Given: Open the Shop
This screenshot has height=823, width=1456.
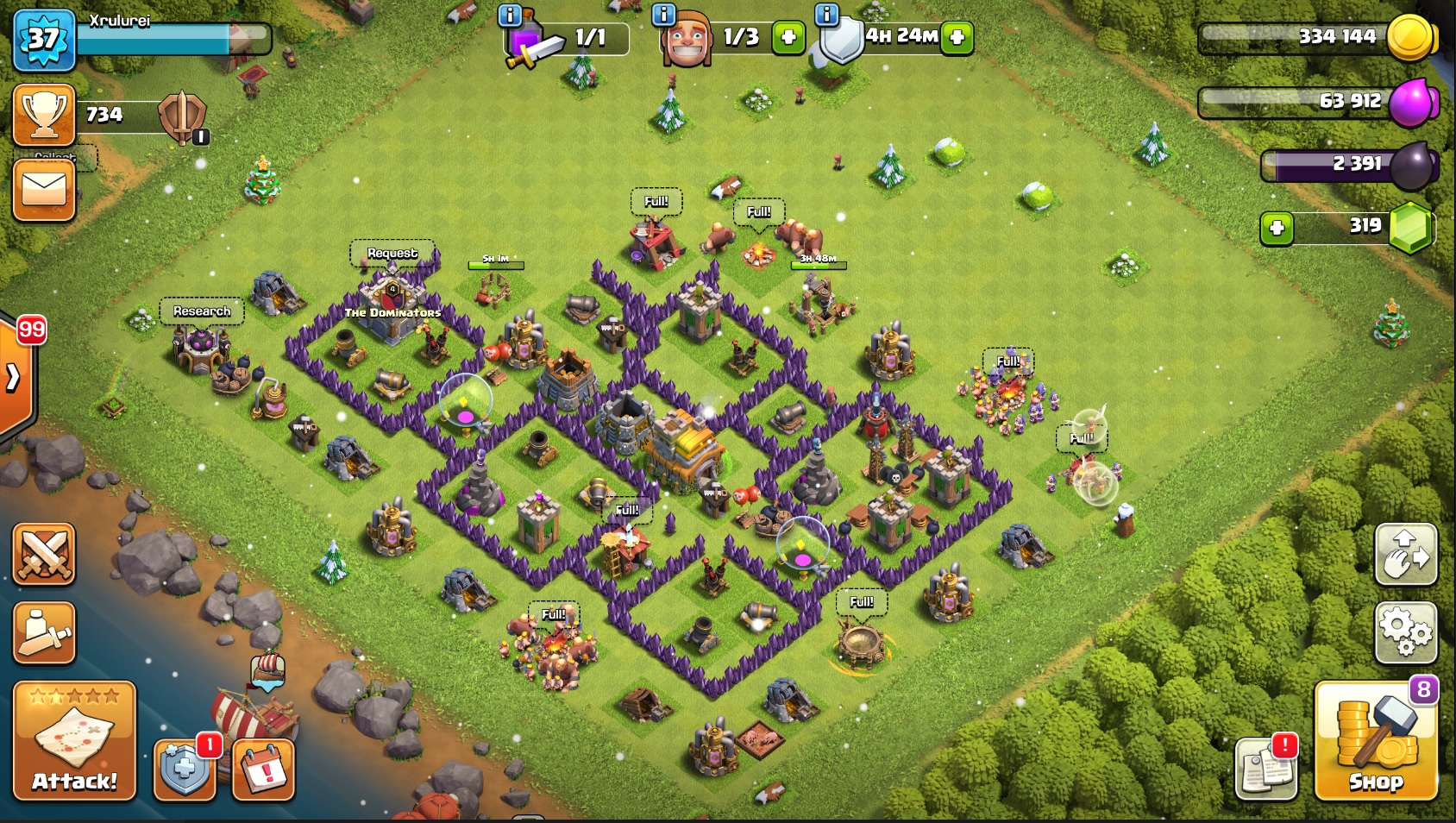Looking at the screenshot, I should [x=1375, y=740].
